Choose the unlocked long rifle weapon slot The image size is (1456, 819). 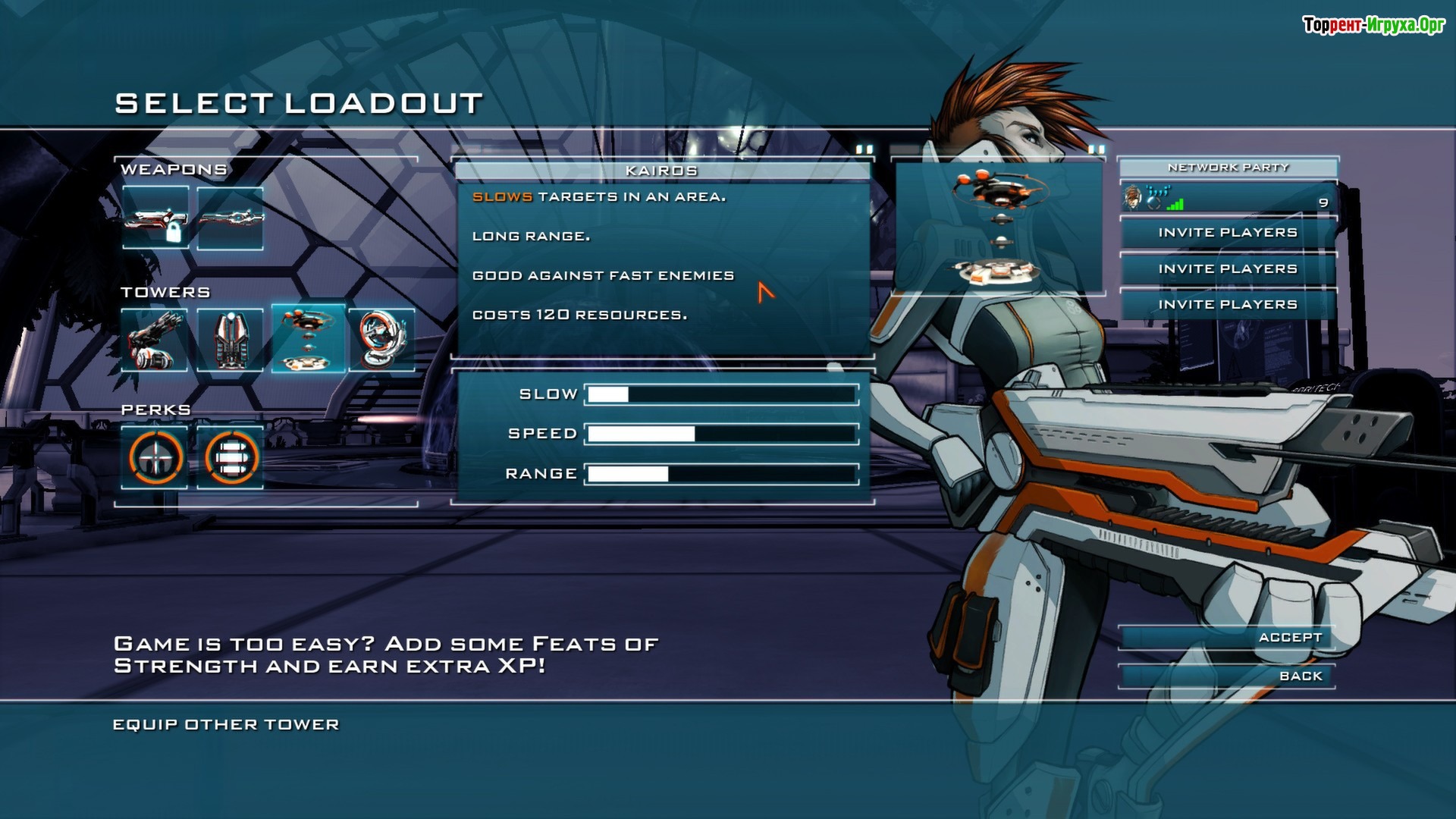pos(231,219)
